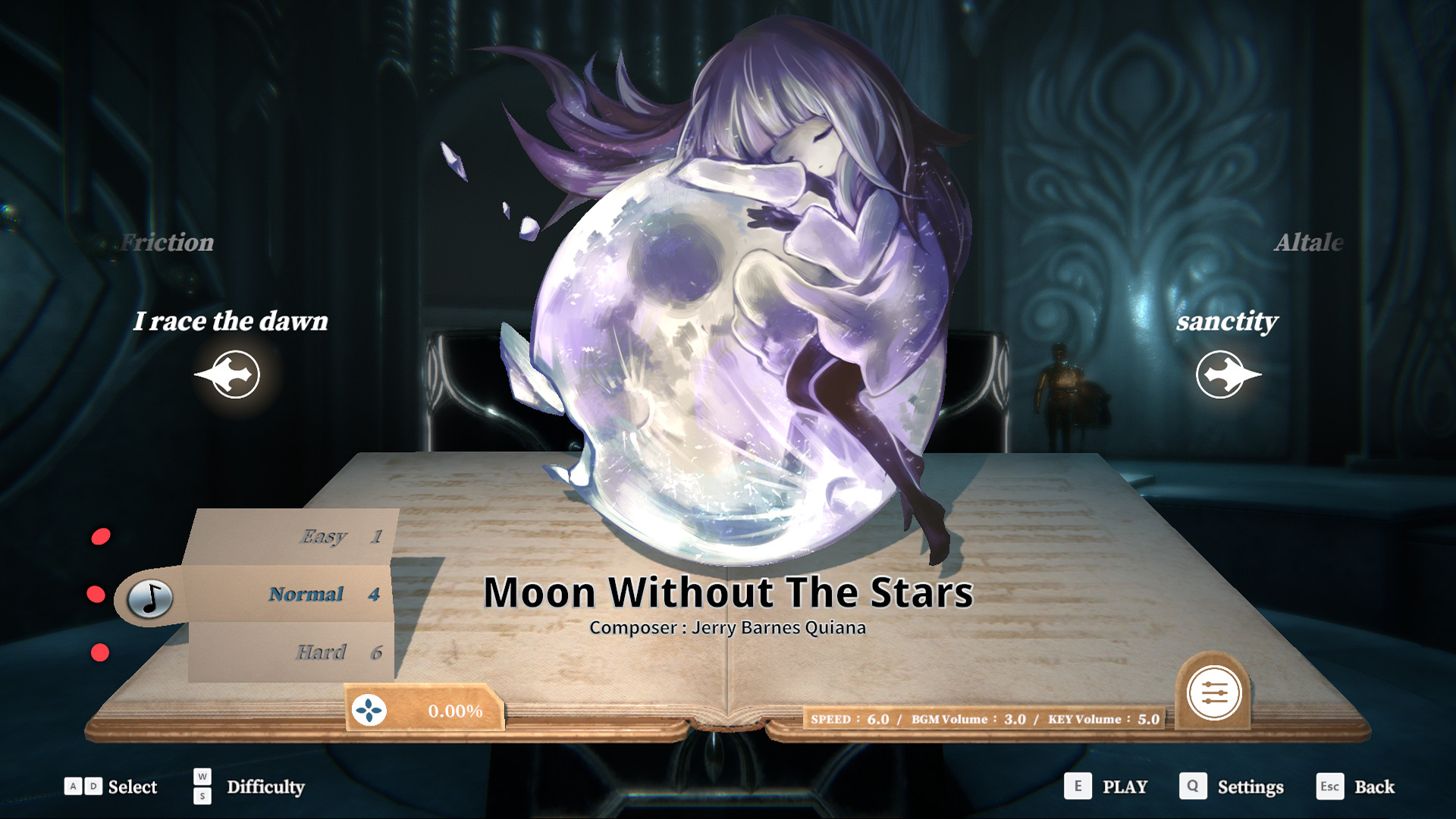
Task: Open the circular sliders settings icon on the book
Action: point(1213,694)
